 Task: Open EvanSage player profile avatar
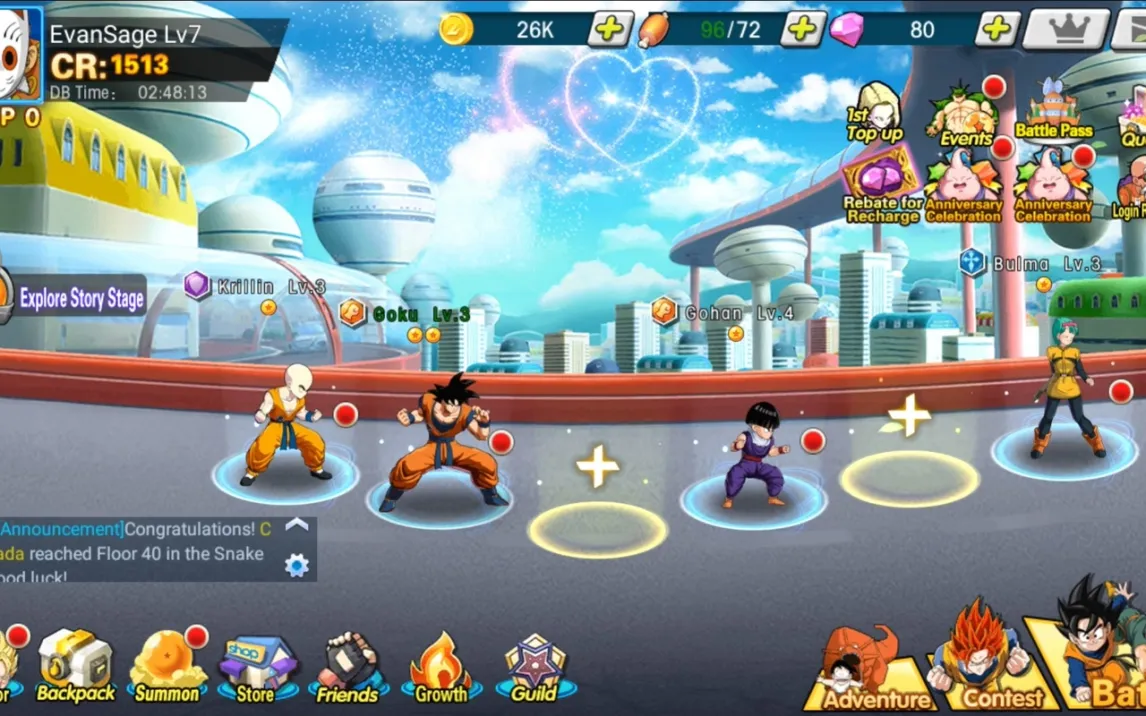20,55
